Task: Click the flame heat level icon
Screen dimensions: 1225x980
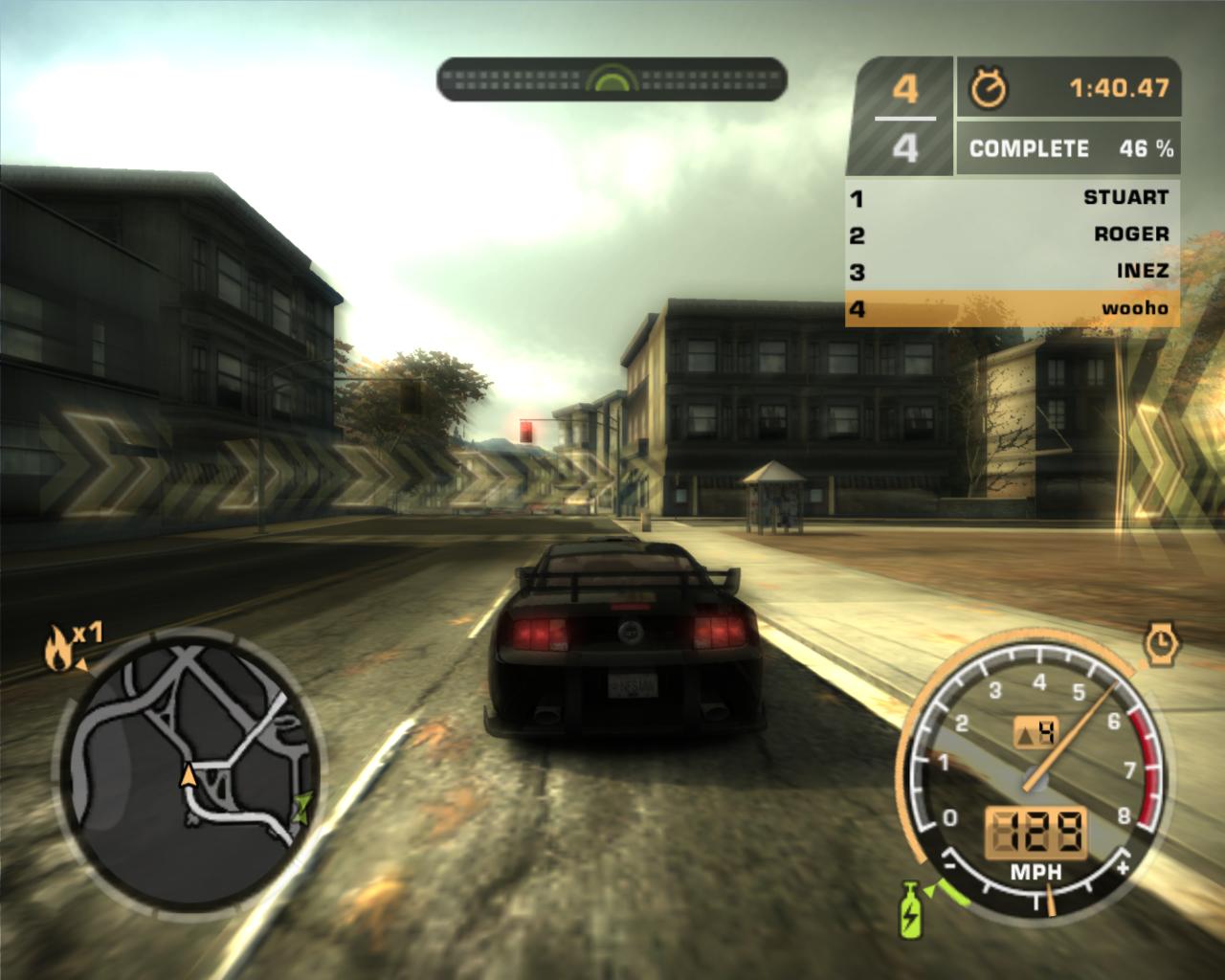Action: [56, 651]
